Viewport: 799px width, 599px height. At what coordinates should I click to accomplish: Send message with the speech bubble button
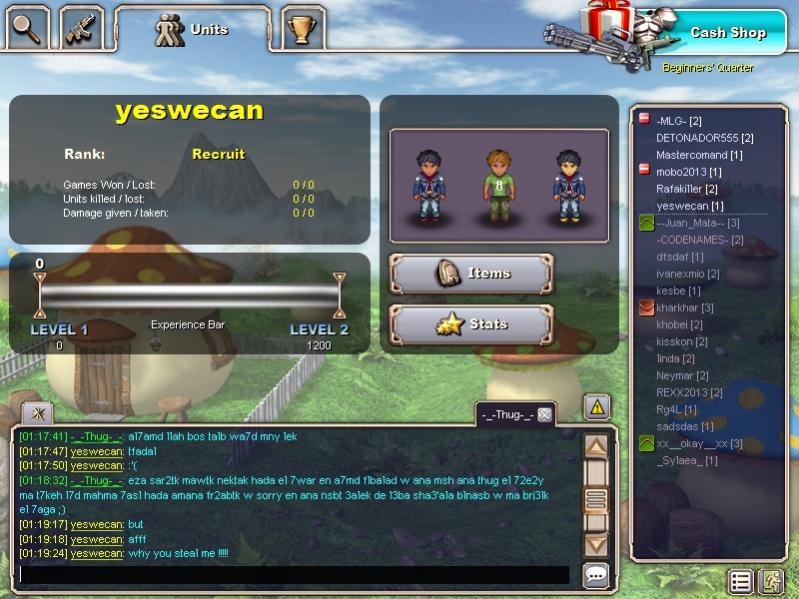[x=596, y=575]
